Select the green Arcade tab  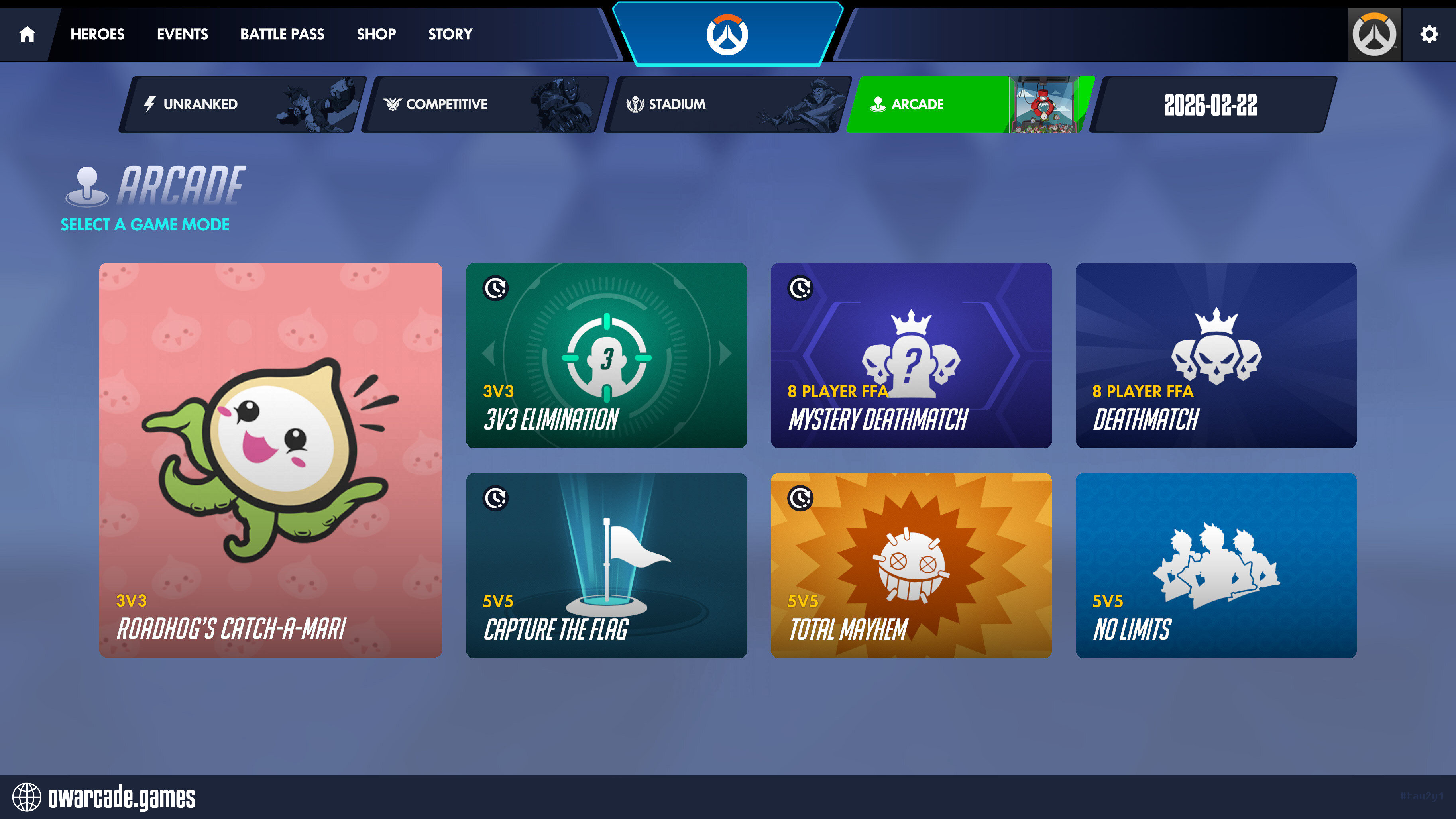point(970,104)
